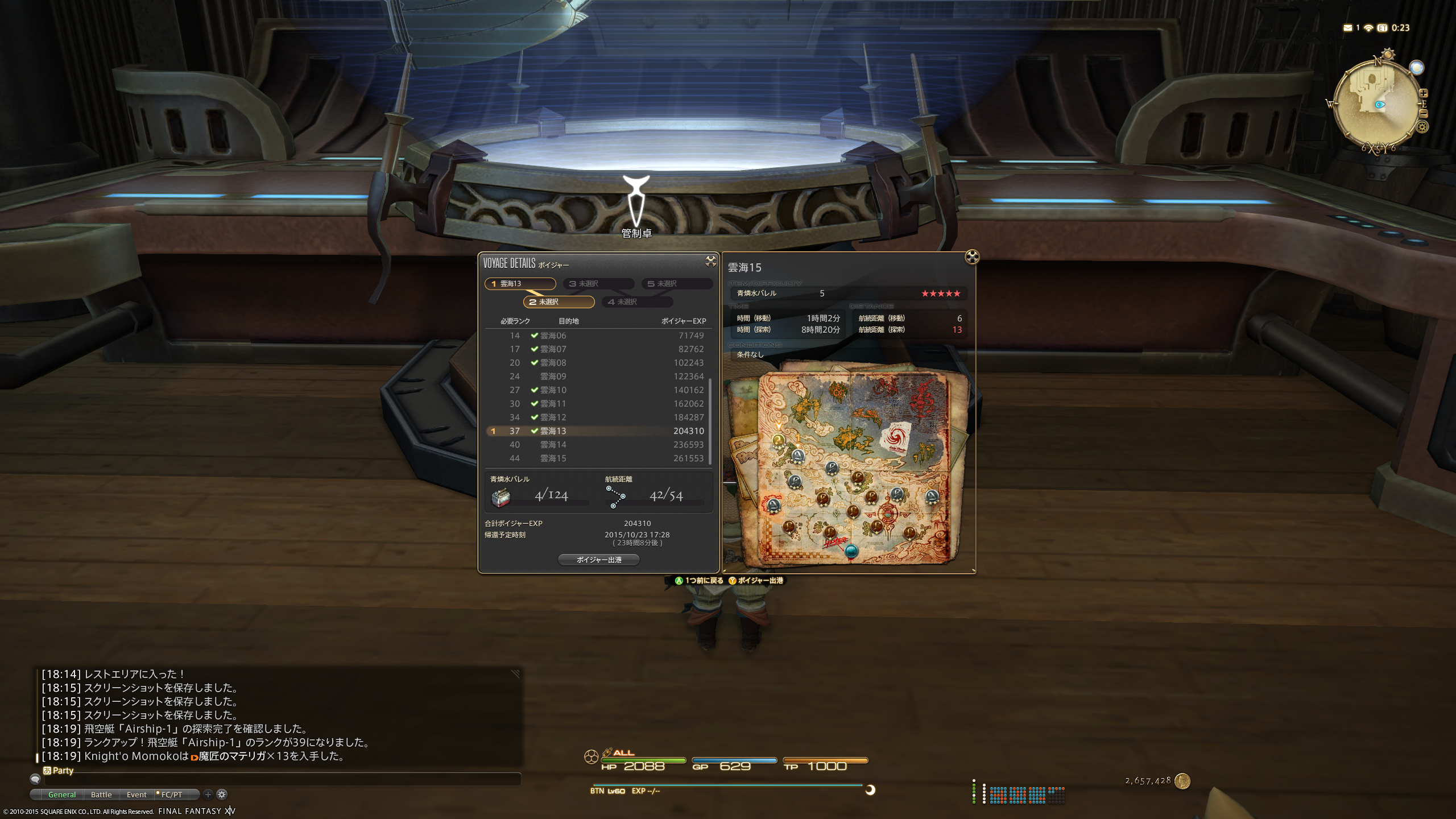This screenshot has height=819, width=1456.
Task: Click the ボイジャー出港 departure button
Action: [x=599, y=560]
